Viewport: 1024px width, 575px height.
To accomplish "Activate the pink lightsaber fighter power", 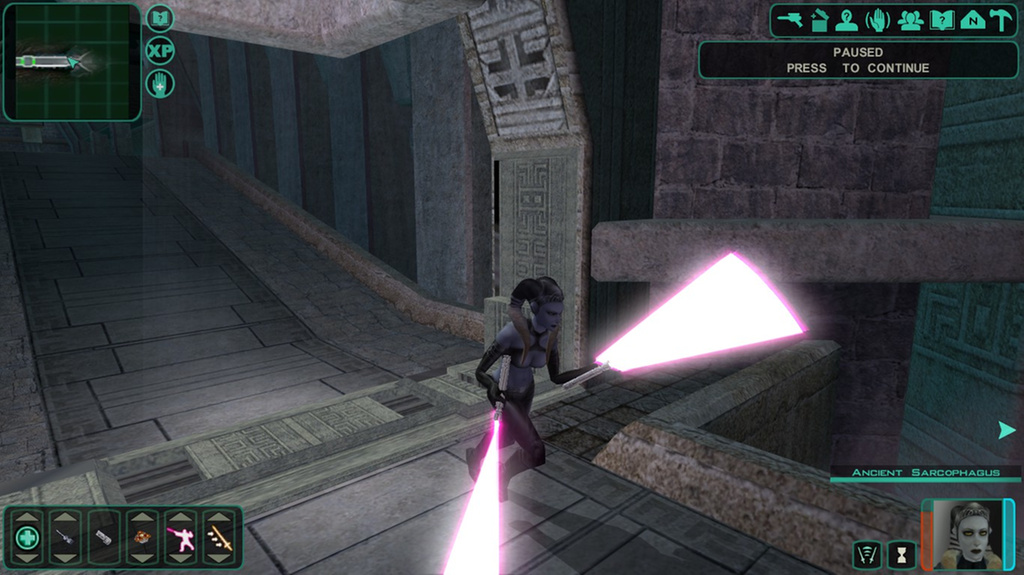I will coord(181,538).
